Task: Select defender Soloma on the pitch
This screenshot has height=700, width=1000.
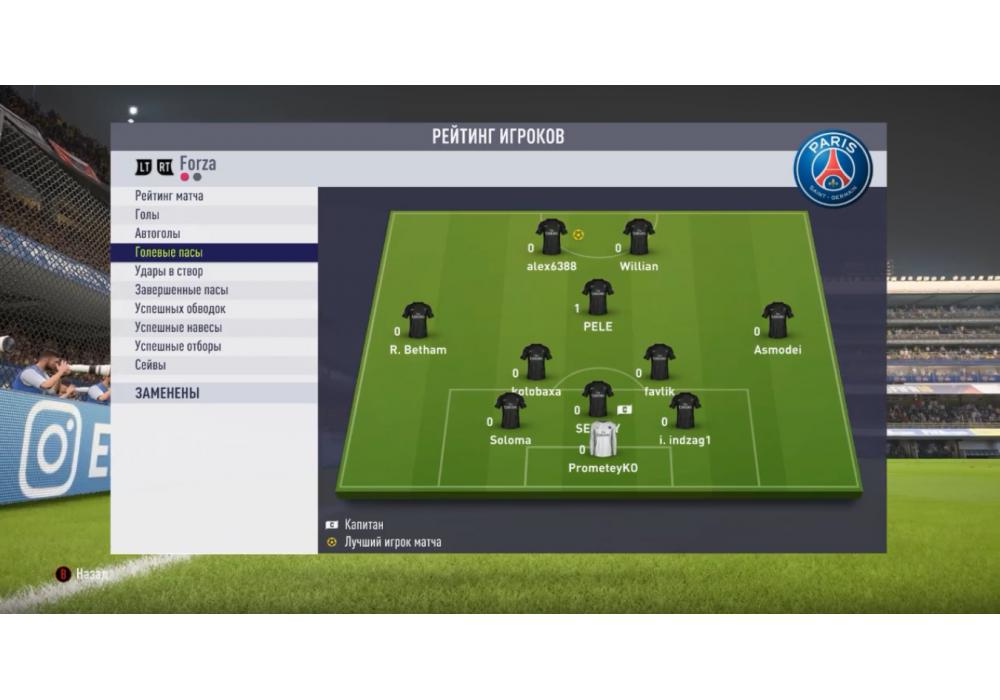Action: (x=510, y=411)
